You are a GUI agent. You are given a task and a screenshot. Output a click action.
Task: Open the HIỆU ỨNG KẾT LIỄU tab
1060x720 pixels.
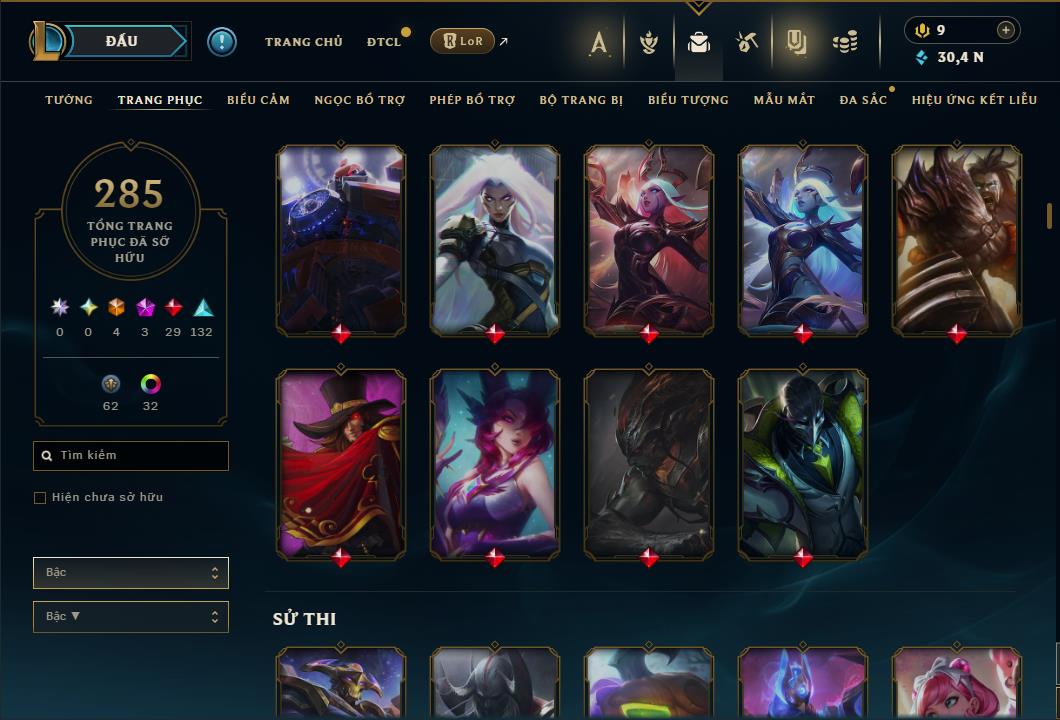(x=974, y=100)
